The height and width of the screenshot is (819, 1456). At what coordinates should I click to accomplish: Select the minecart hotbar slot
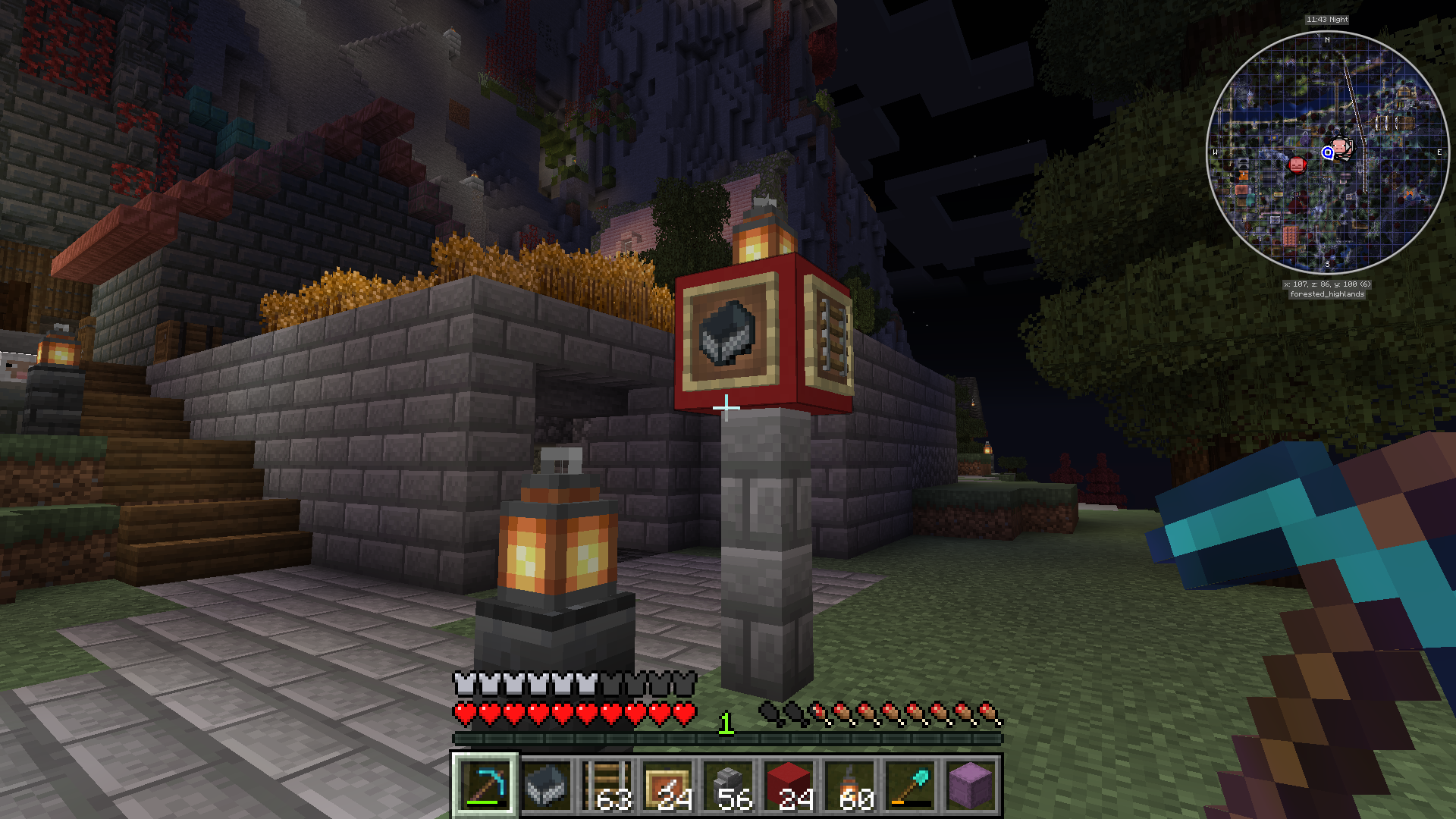pyautogui.click(x=546, y=785)
